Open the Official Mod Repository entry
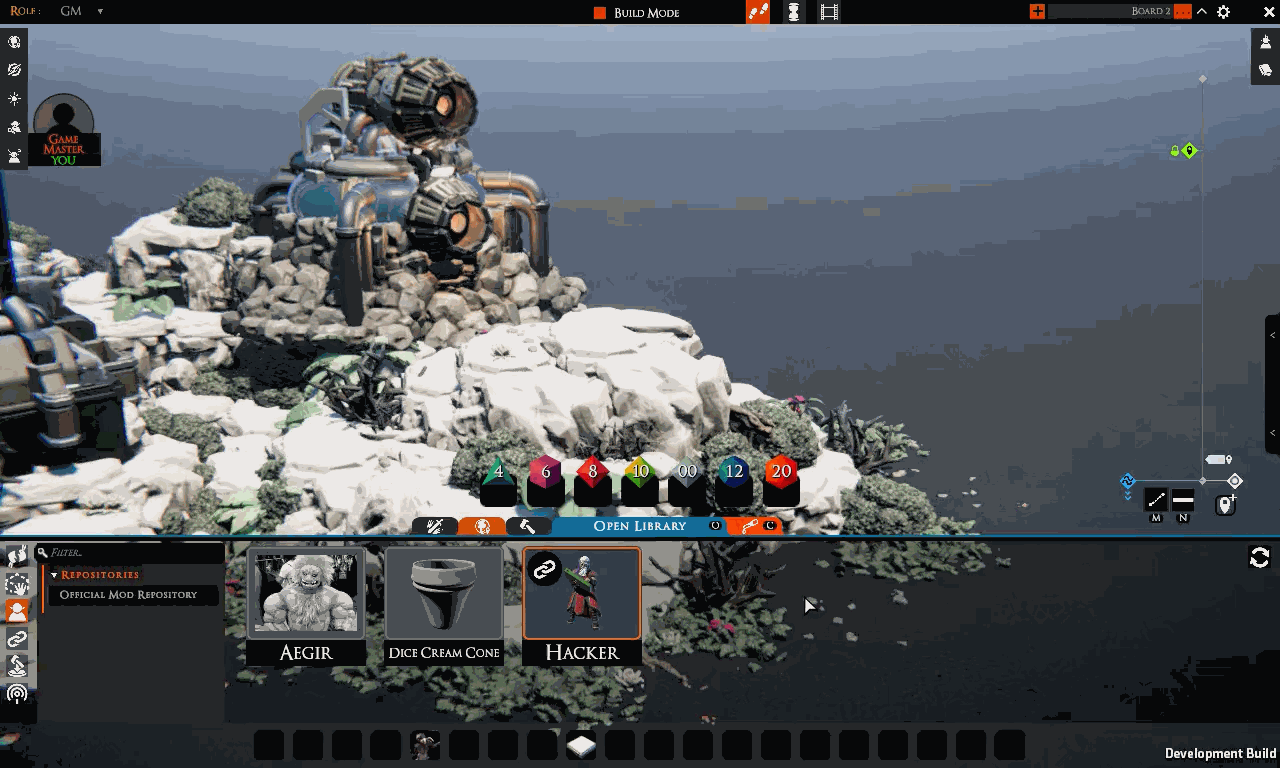 (128, 595)
